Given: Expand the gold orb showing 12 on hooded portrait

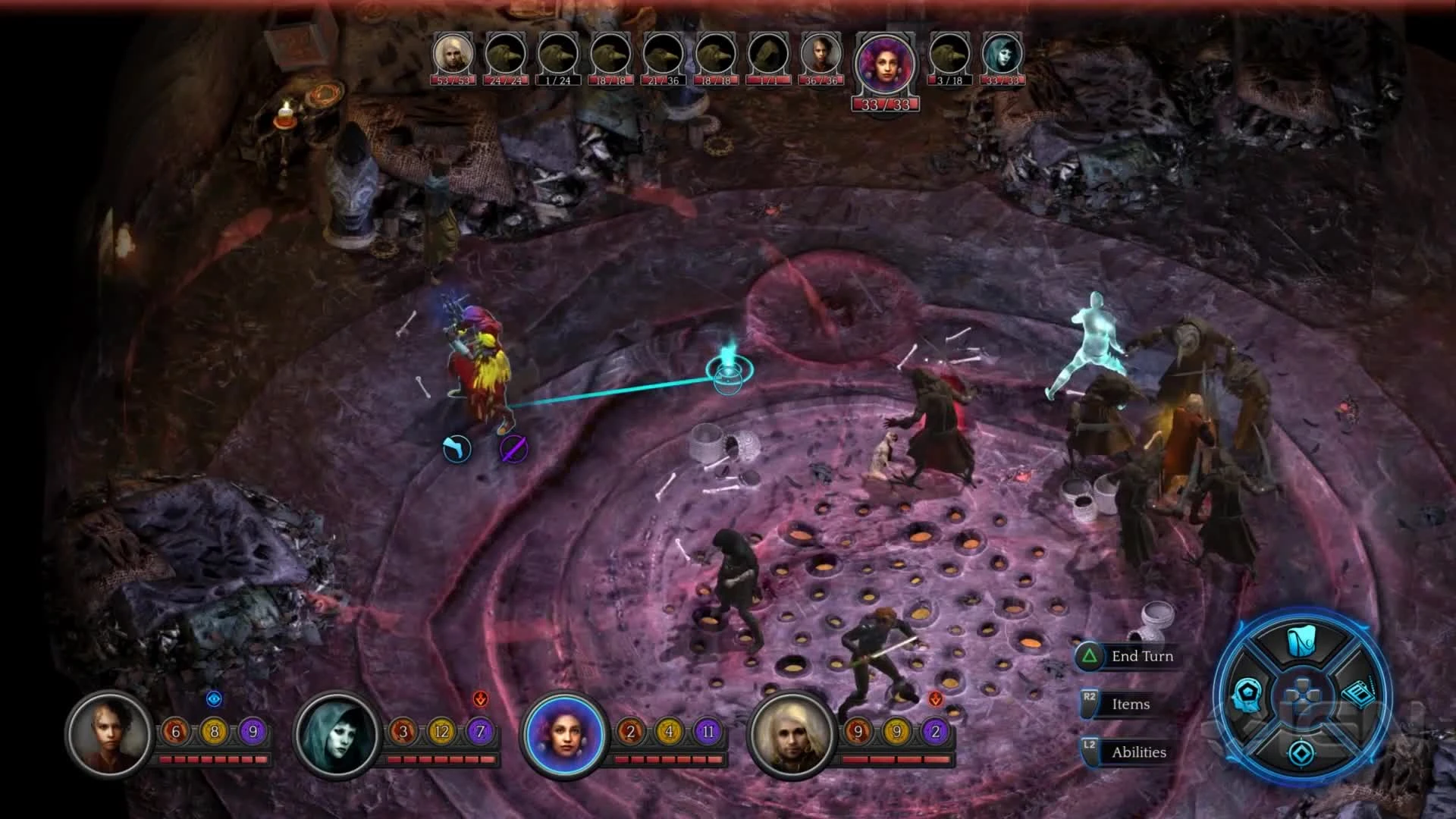Looking at the screenshot, I should coord(443,731).
